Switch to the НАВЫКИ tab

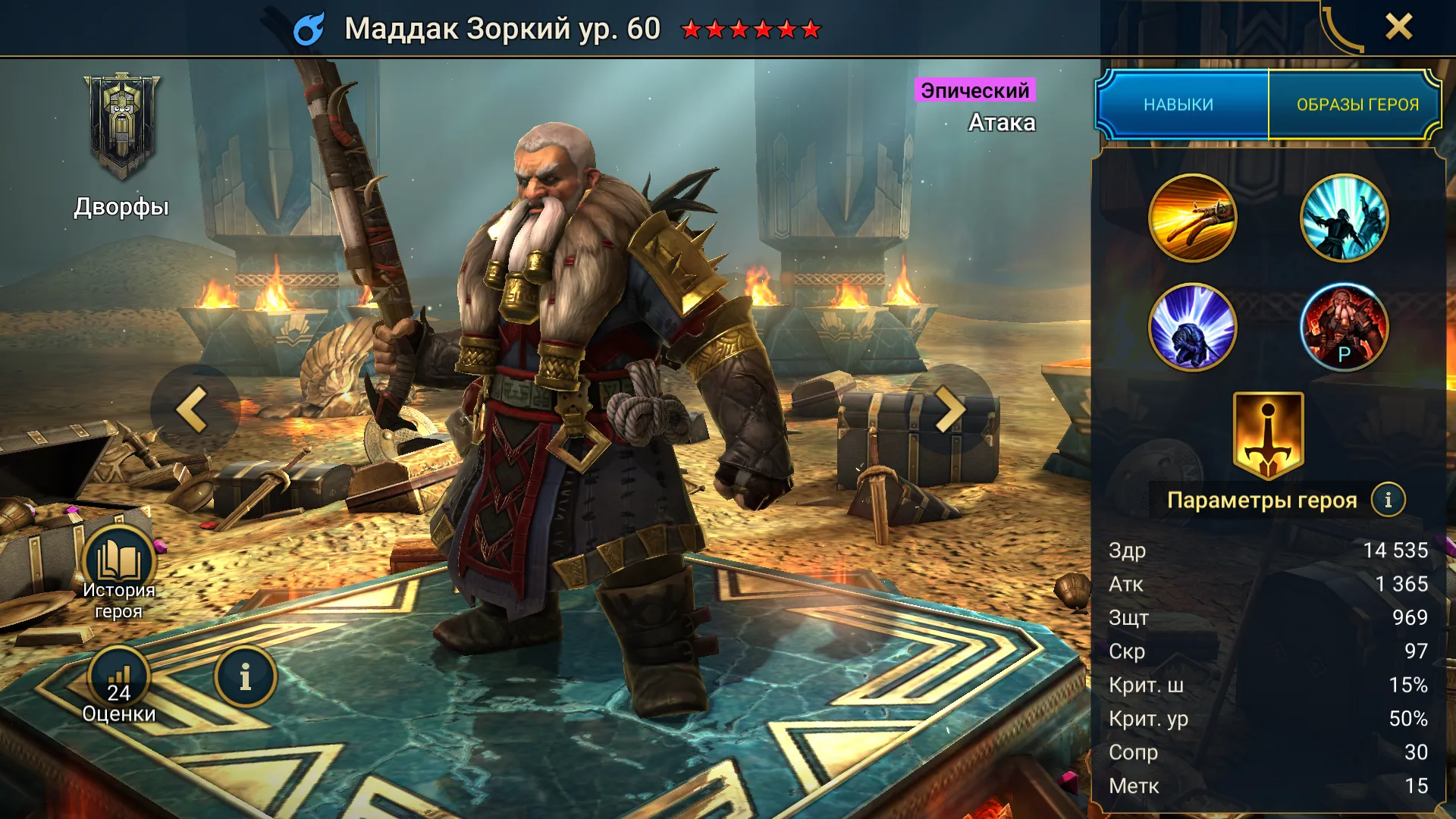pyautogui.click(x=1179, y=105)
